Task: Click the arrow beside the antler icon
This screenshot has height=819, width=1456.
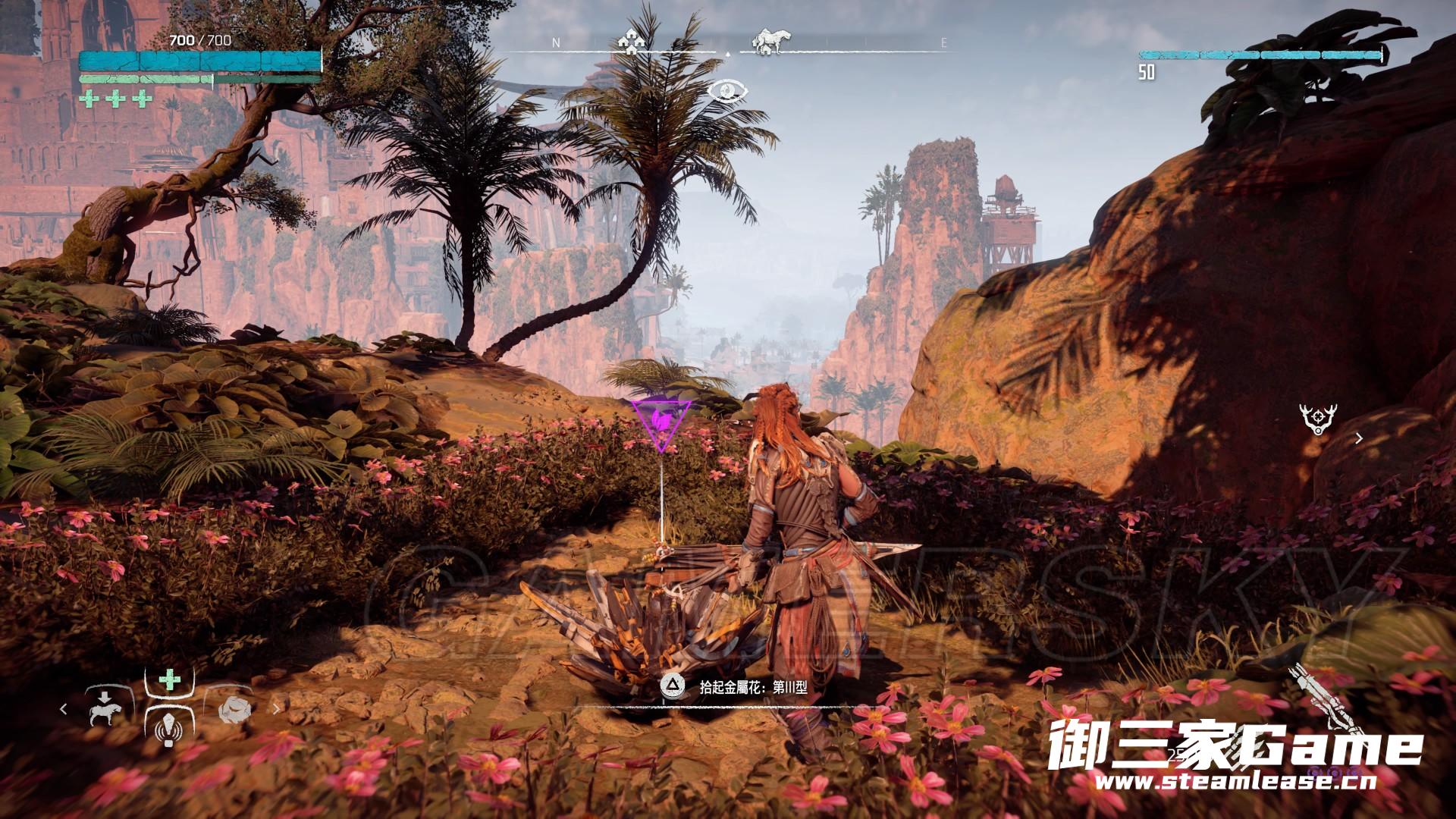Action: pyautogui.click(x=1359, y=438)
